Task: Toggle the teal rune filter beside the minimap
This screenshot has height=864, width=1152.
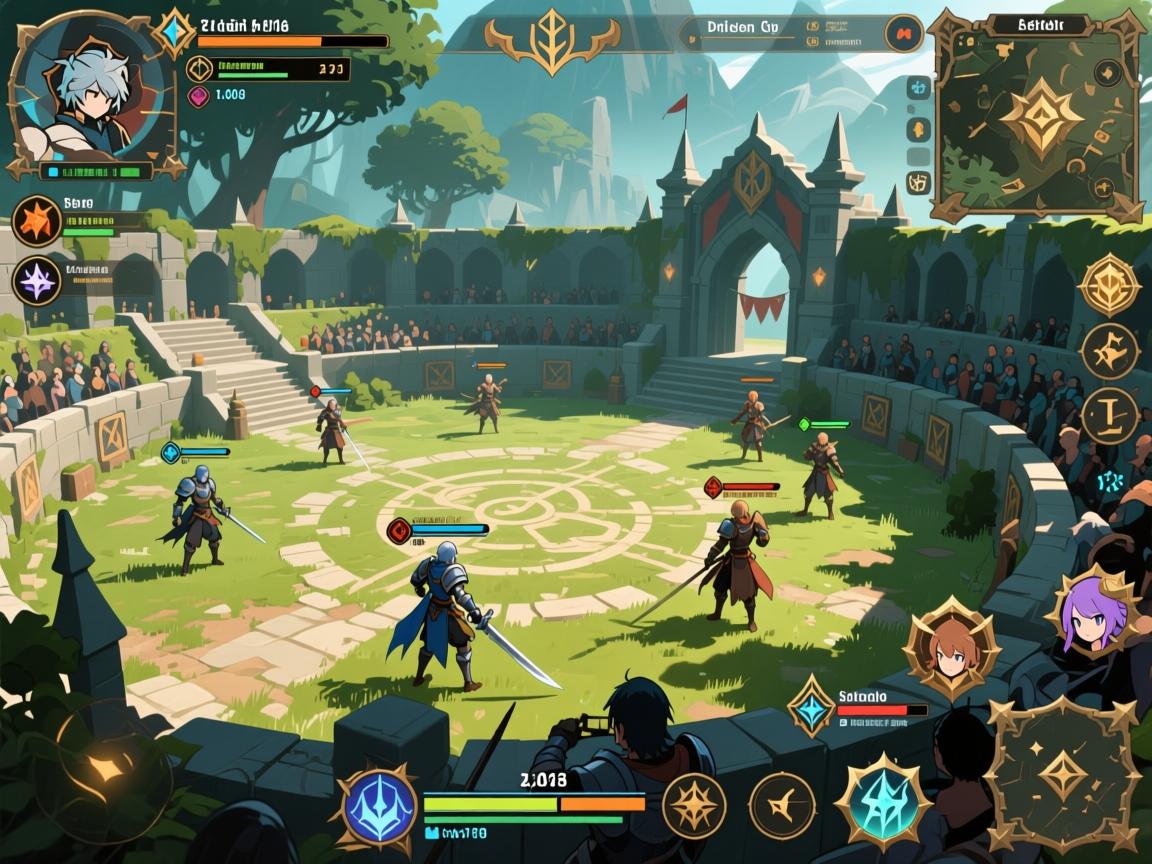Action: 918,87
